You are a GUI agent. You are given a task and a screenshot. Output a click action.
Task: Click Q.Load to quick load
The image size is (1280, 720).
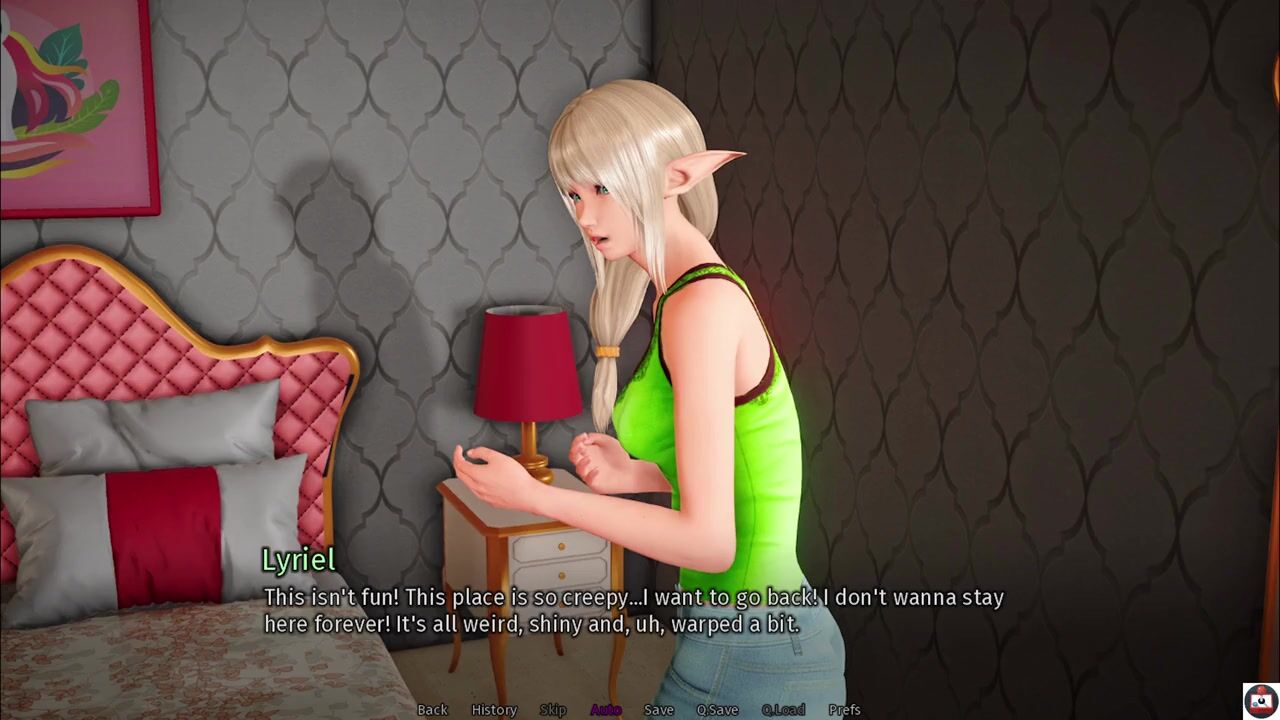coord(783,710)
